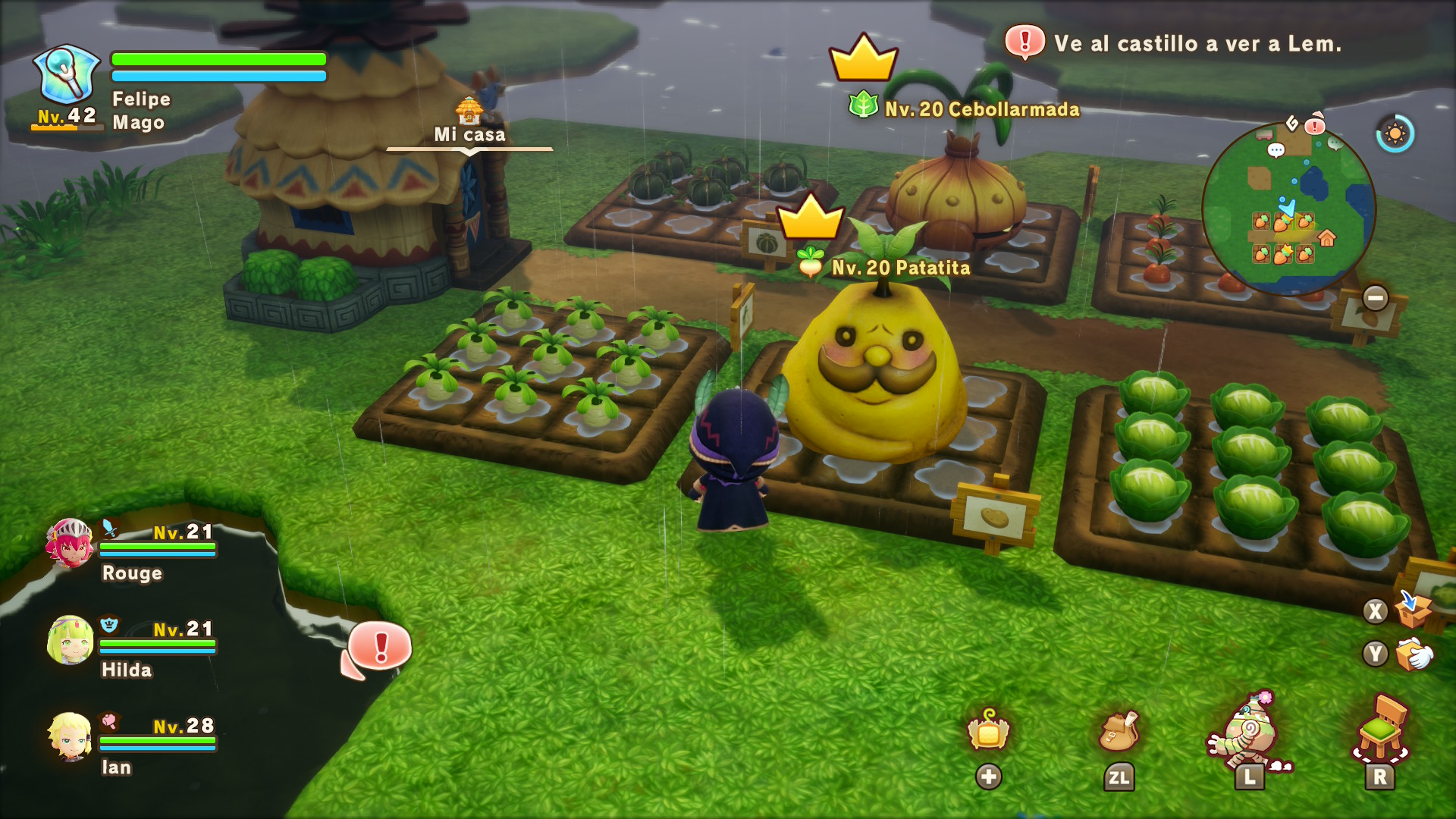Open the item pouch bag
The width and height of the screenshot is (1456, 819).
click(x=1119, y=732)
